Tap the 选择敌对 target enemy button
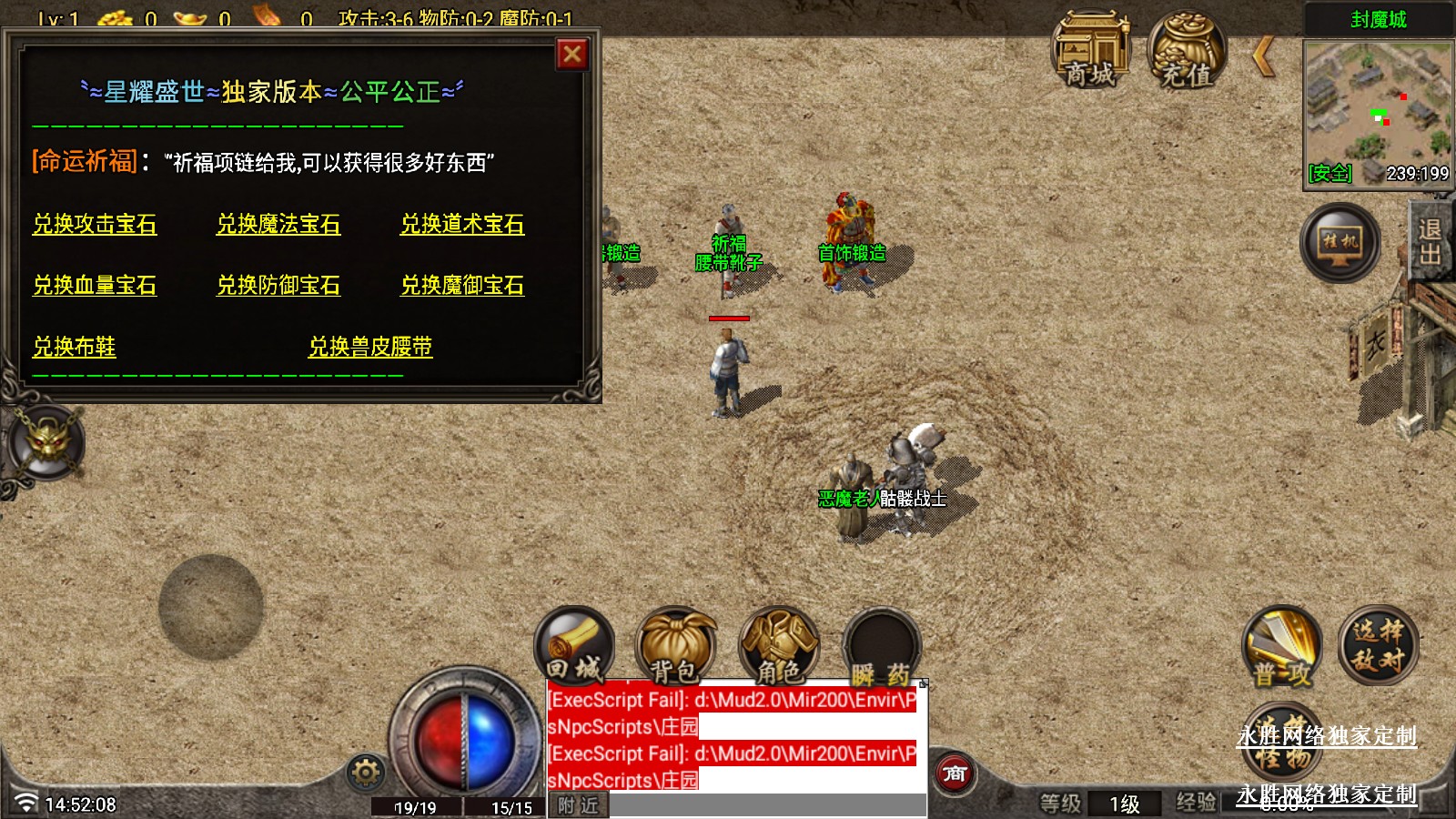 pyautogui.click(x=1378, y=646)
